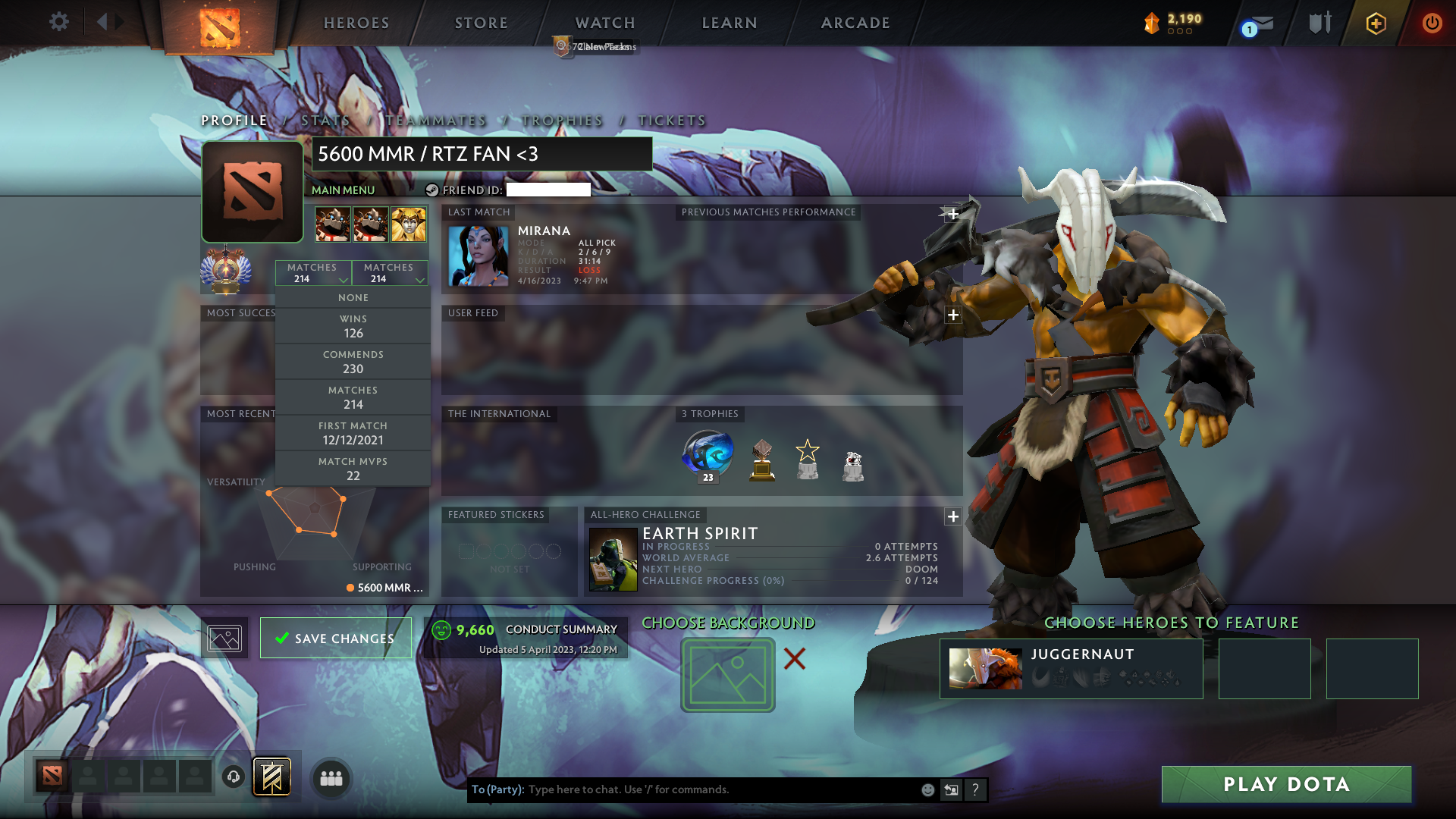Viewport: 1456px width, 819px height.
Task: Open the left Matches 214 dropdown
Action: tap(313, 272)
